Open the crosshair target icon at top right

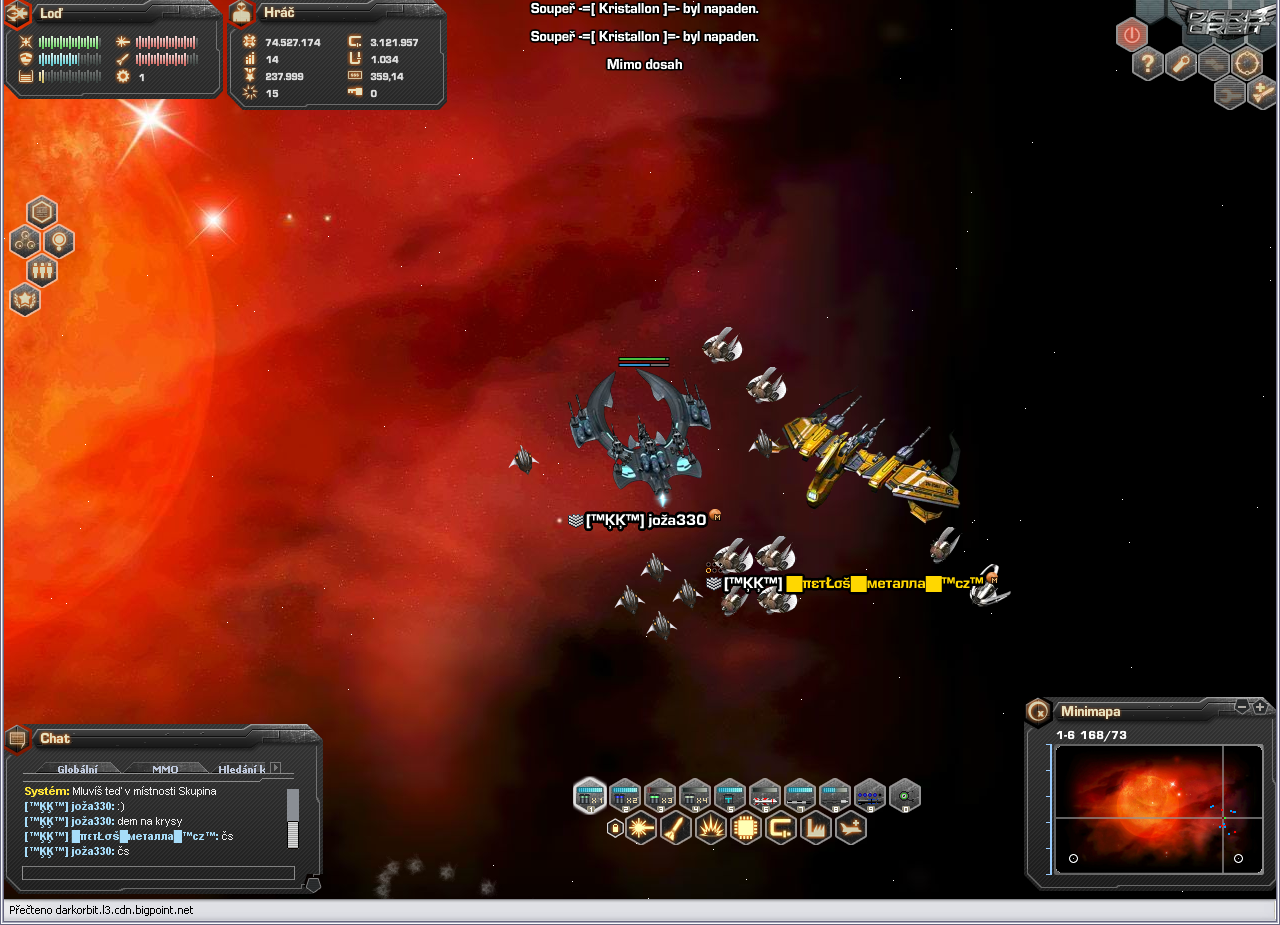(x=1247, y=65)
